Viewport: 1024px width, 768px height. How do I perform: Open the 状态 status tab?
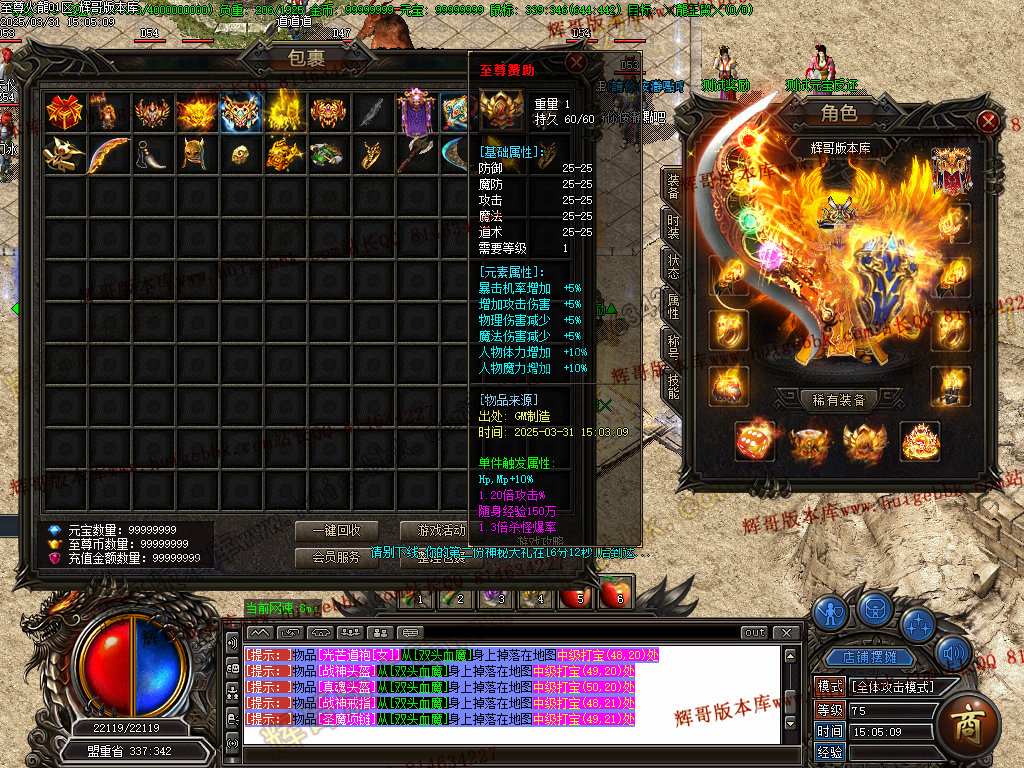tap(673, 265)
